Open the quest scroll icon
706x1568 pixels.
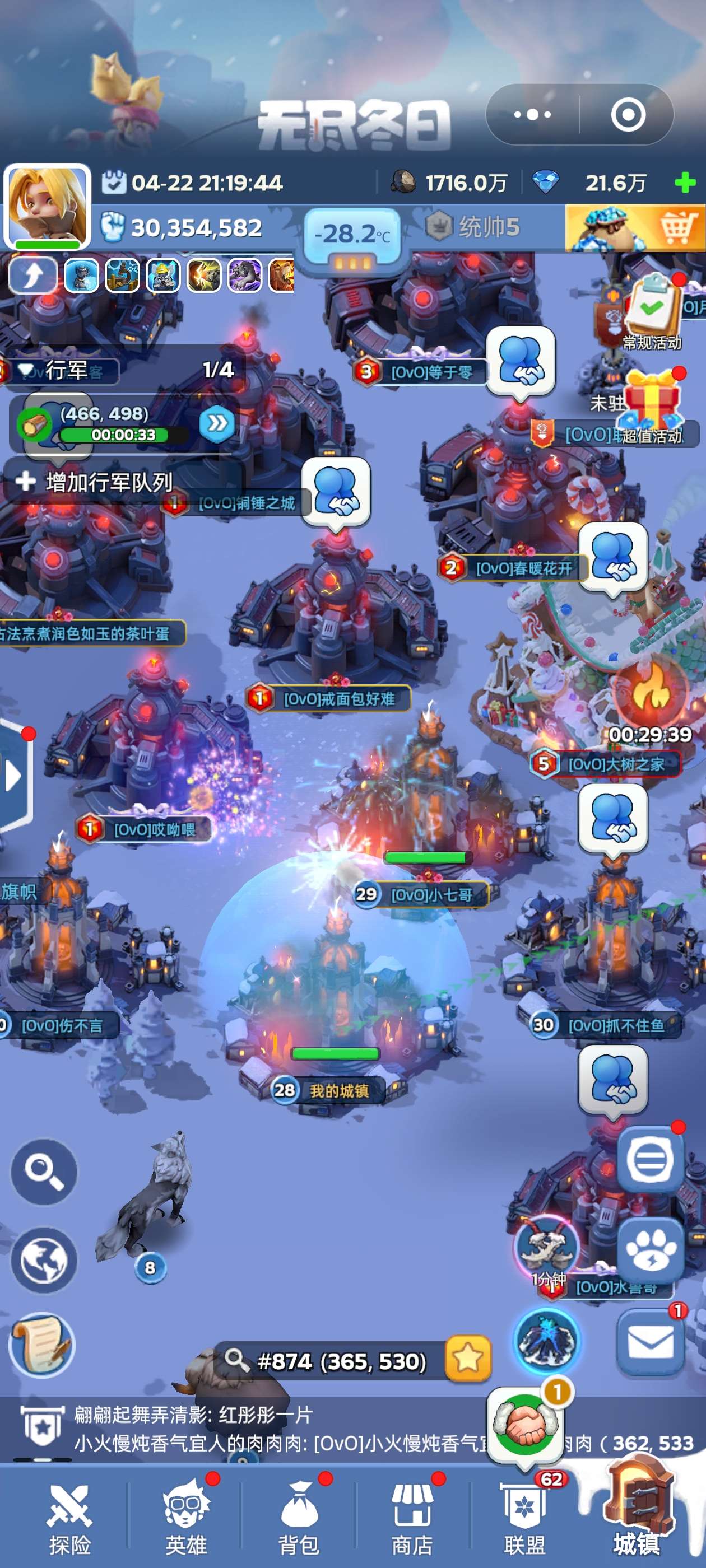tap(41, 1344)
